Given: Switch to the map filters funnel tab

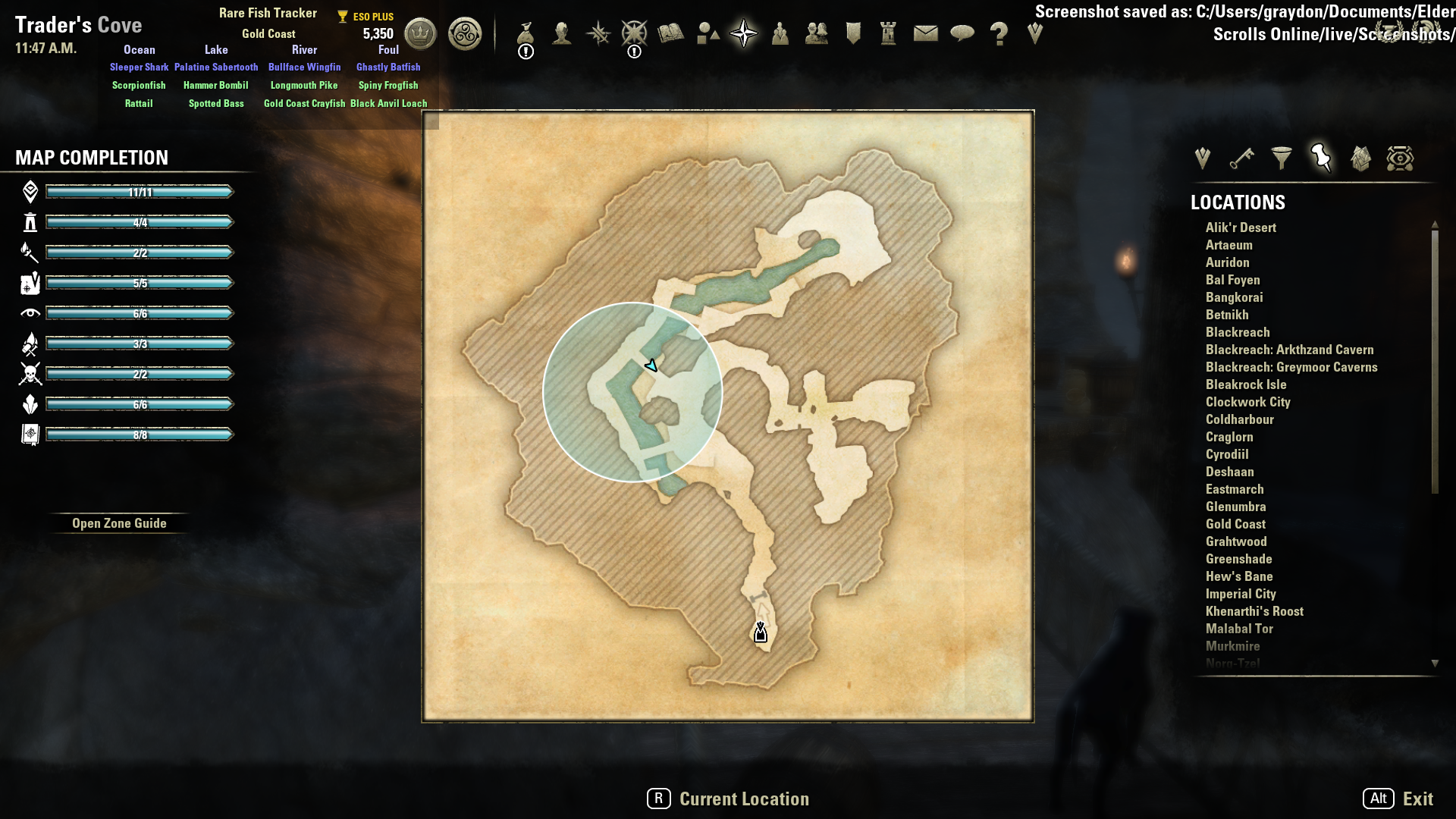Looking at the screenshot, I should pos(1282,158).
